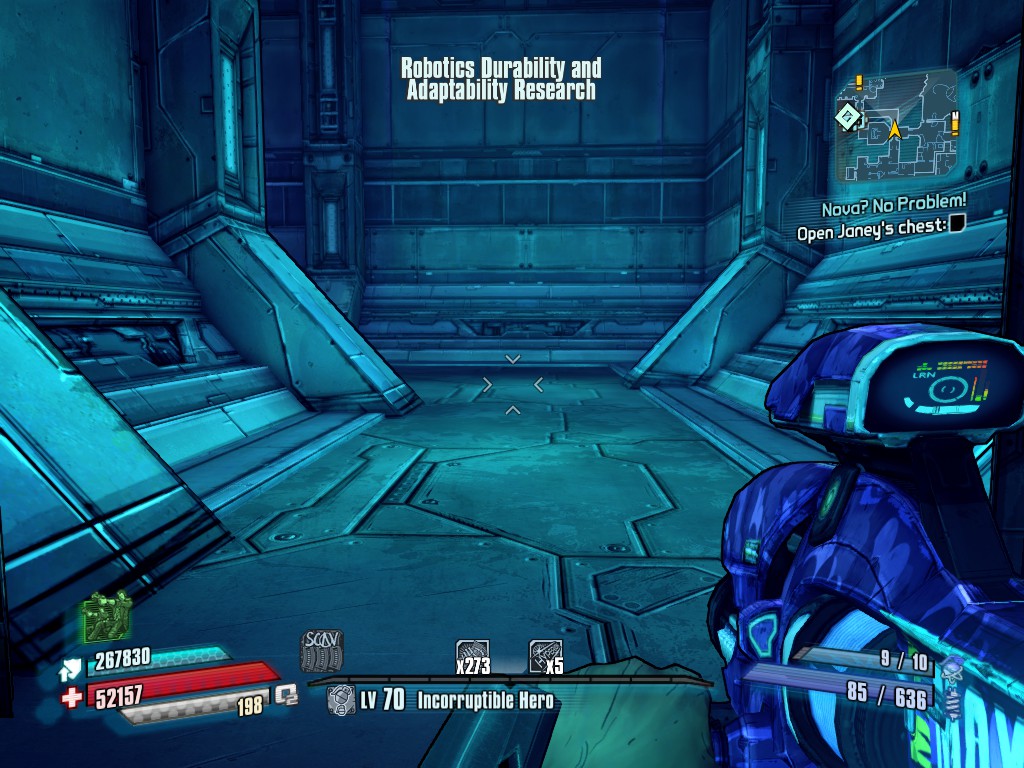The width and height of the screenshot is (1024, 768).
Task: Click the Open Janey's chest objective checkbox
Action: (x=957, y=226)
